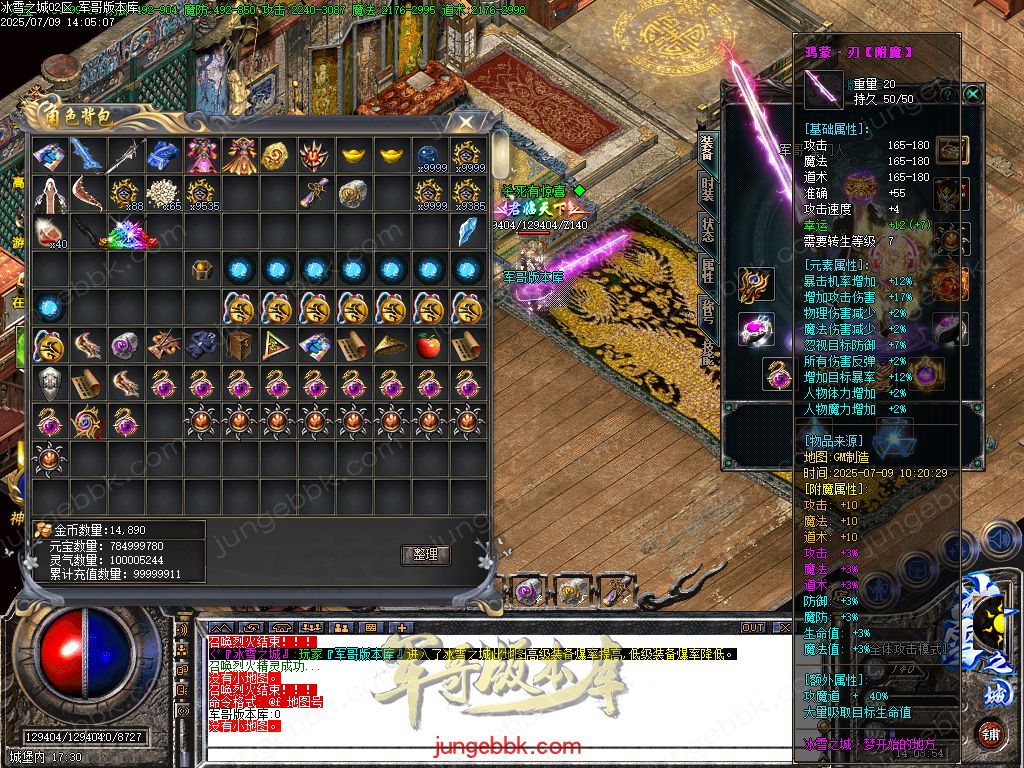Select the white hooded robe item
This screenshot has height=768, width=1024.
point(49,194)
